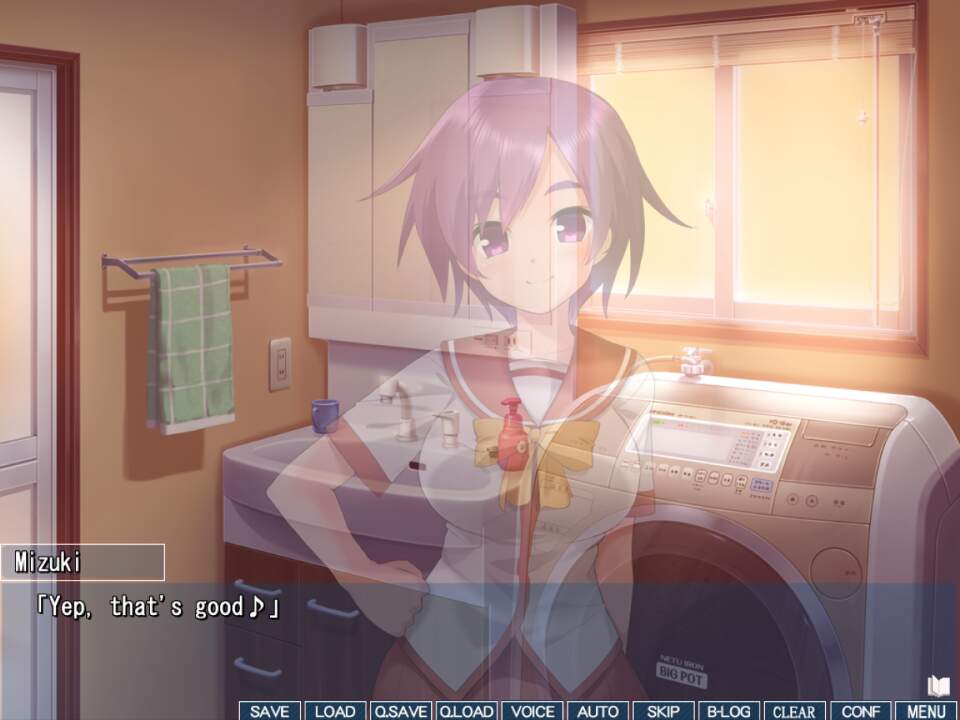
Task: Hide the text window with CLEAR
Action: pyautogui.click(x=795, y=711)
